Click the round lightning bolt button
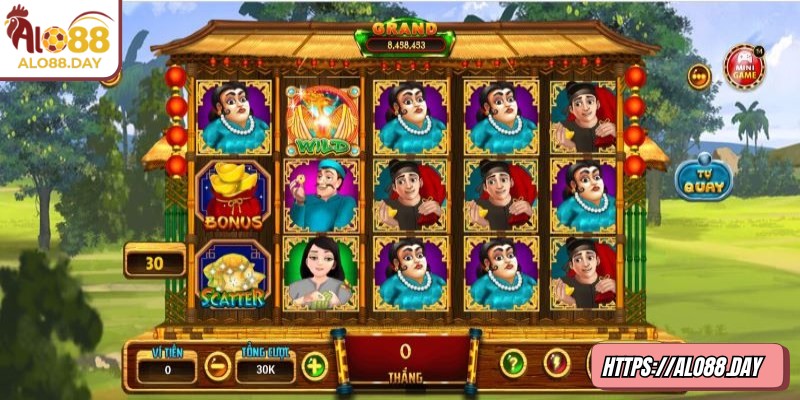800x400 pixels. pos(556,363)
